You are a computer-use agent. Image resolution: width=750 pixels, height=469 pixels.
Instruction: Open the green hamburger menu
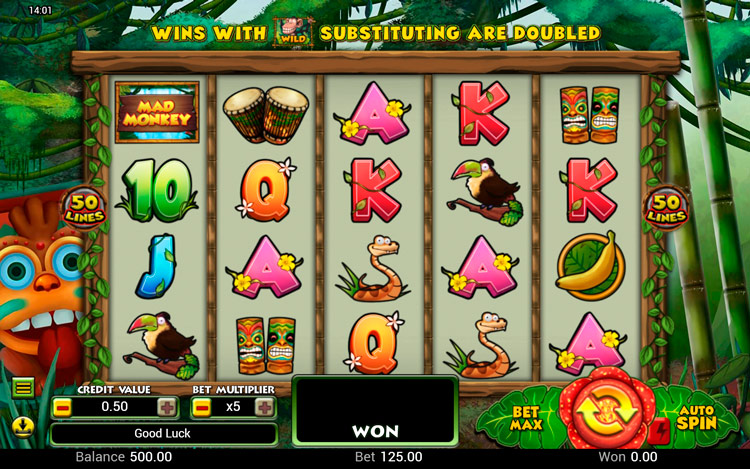23,387
